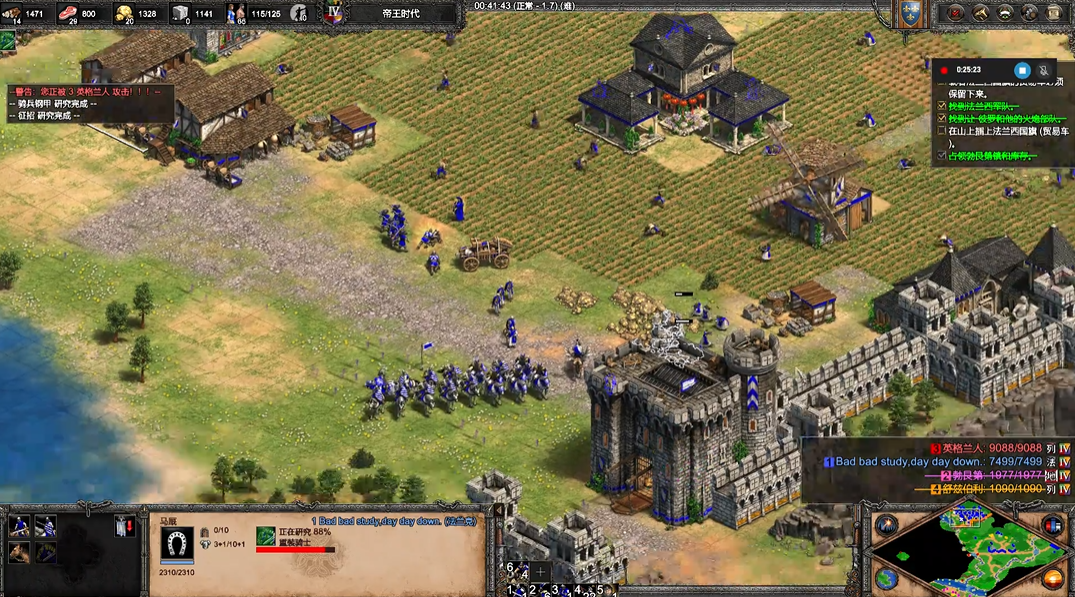Toggle the minimap sunset view button
The image size is (1075, 597).
(x=1052, y=578)
